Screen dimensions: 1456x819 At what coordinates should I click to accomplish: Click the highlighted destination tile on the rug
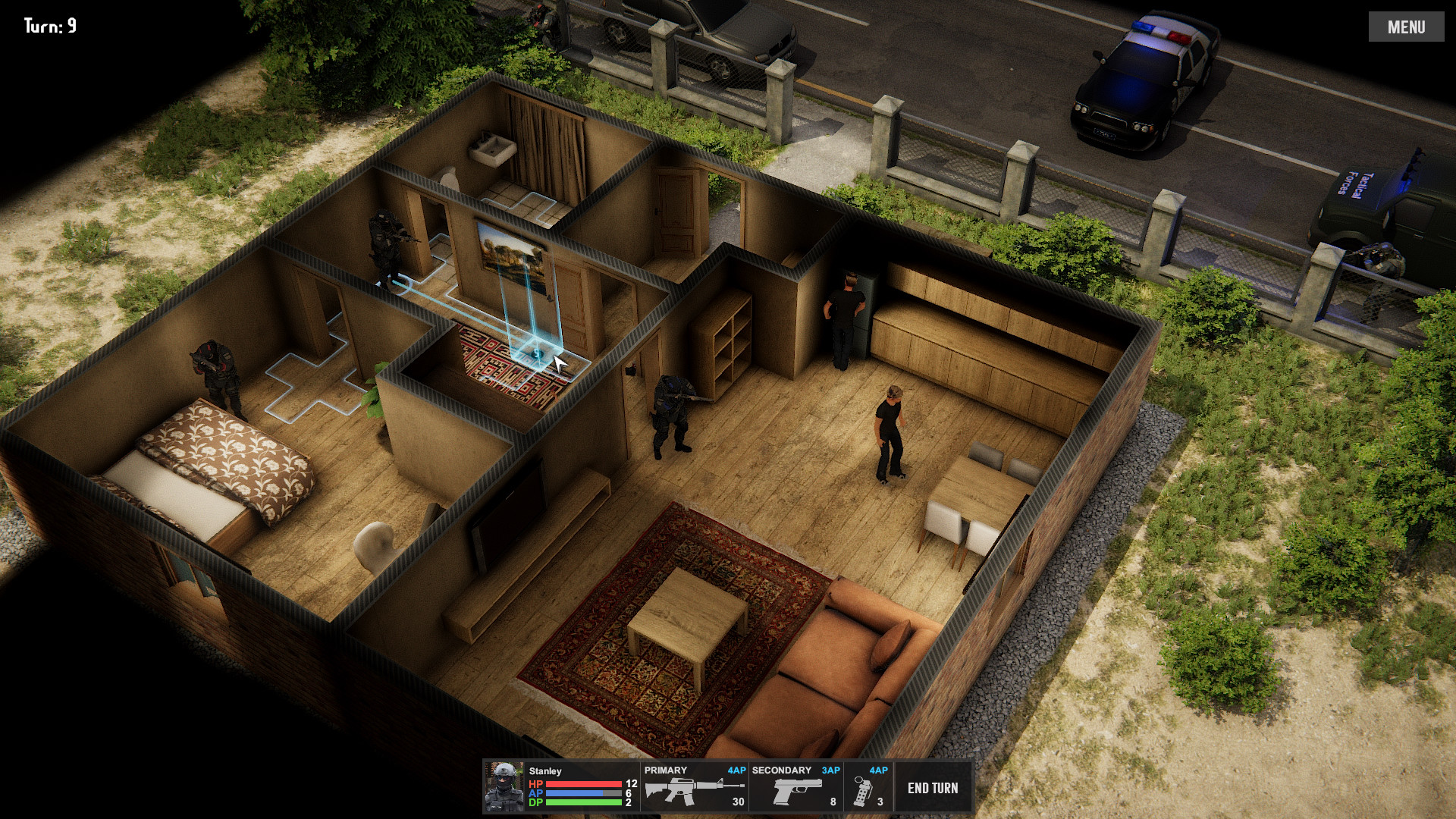536,353
